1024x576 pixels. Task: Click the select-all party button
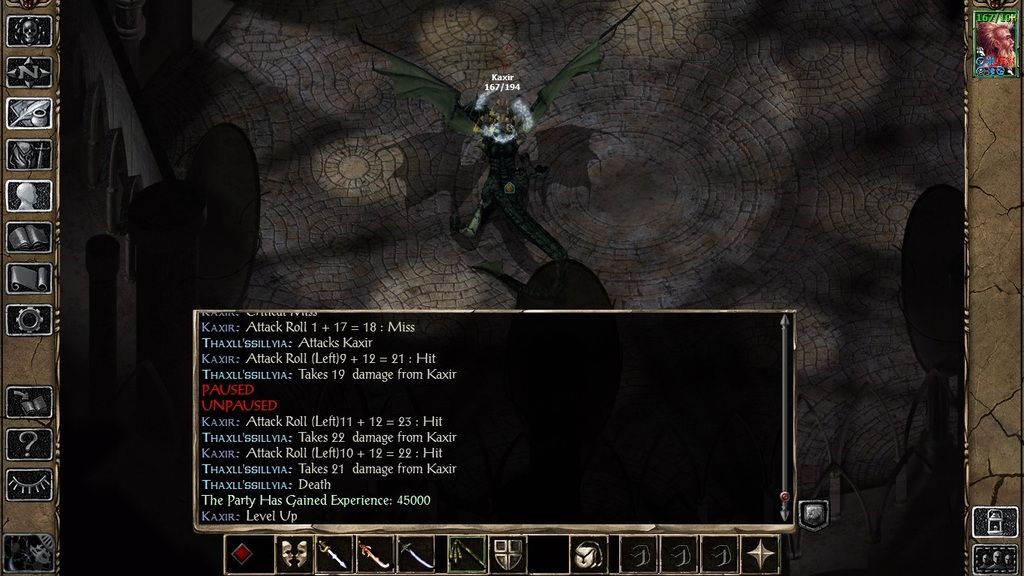click(995, 556)
